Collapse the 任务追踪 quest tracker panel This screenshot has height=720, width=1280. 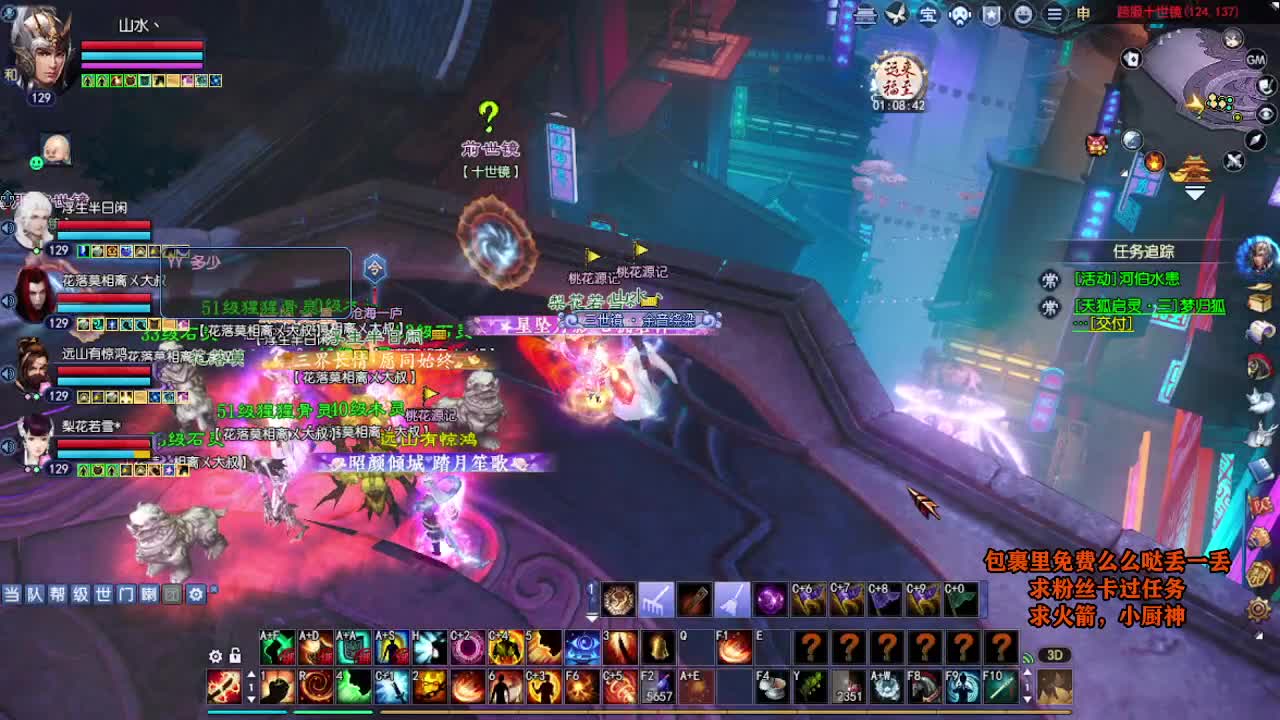click(1145, 251)
